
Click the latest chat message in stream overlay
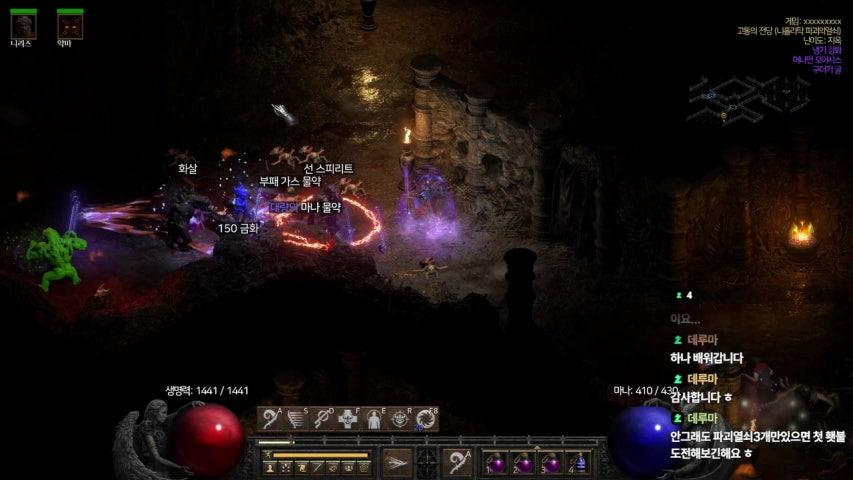[x=757, y=445]
